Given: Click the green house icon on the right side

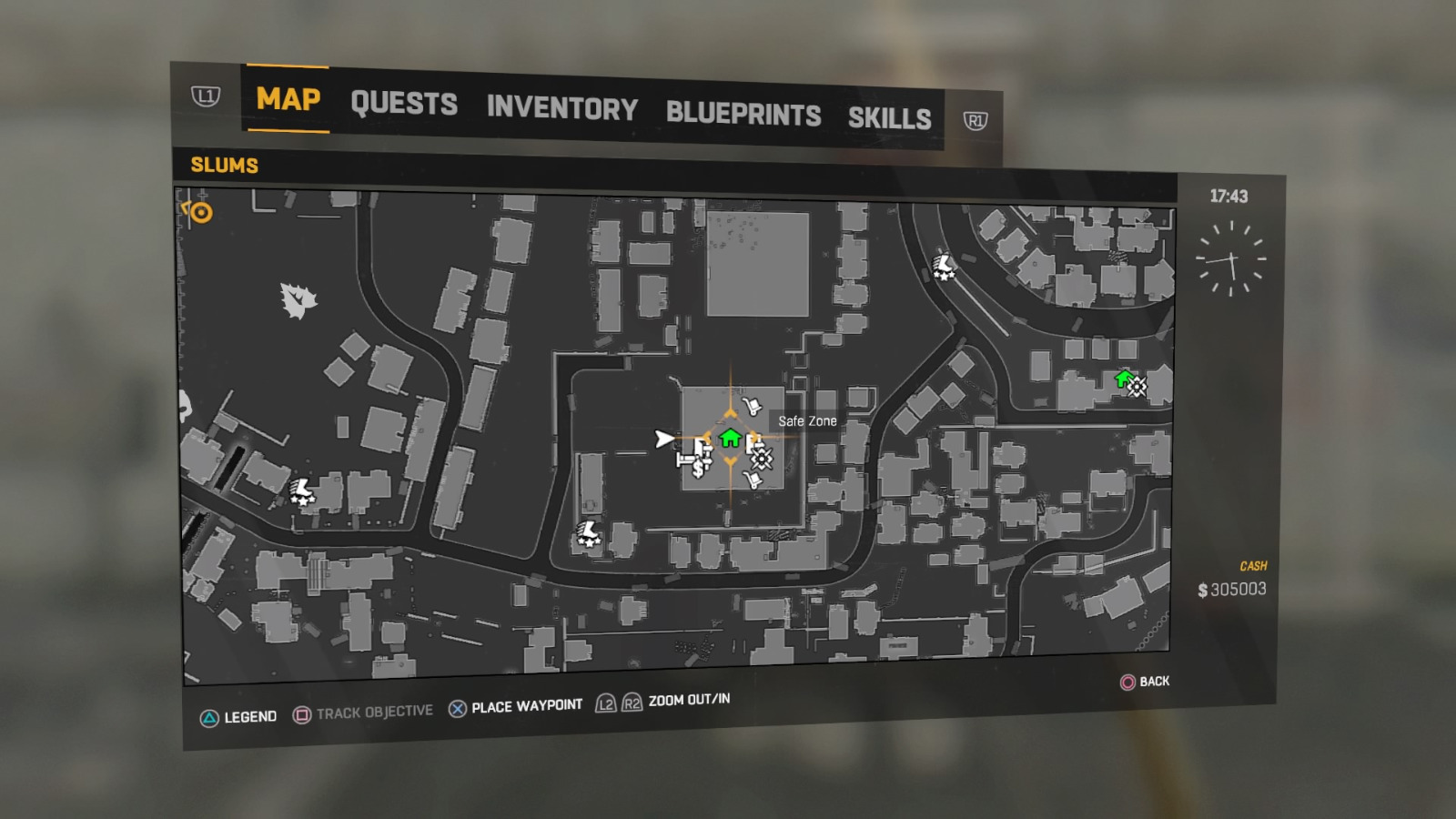Looking at the screenshot, I should point(1123,379).
